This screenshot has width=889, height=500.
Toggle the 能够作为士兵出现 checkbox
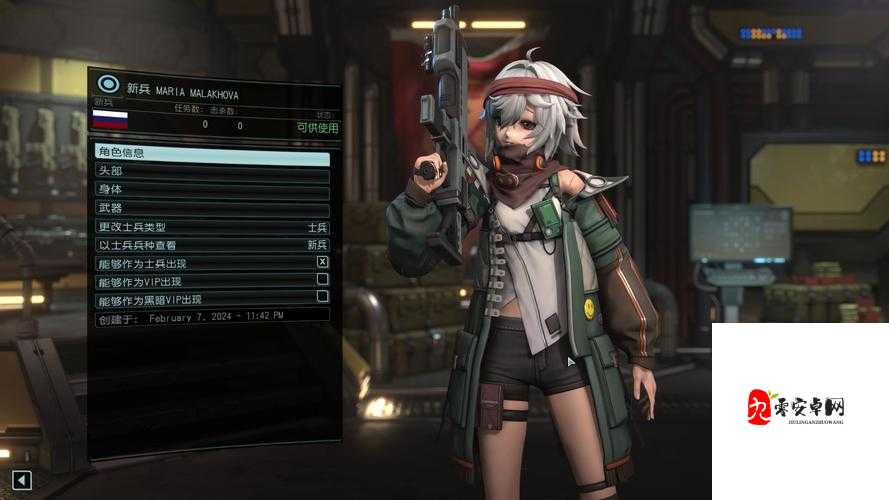322,262
